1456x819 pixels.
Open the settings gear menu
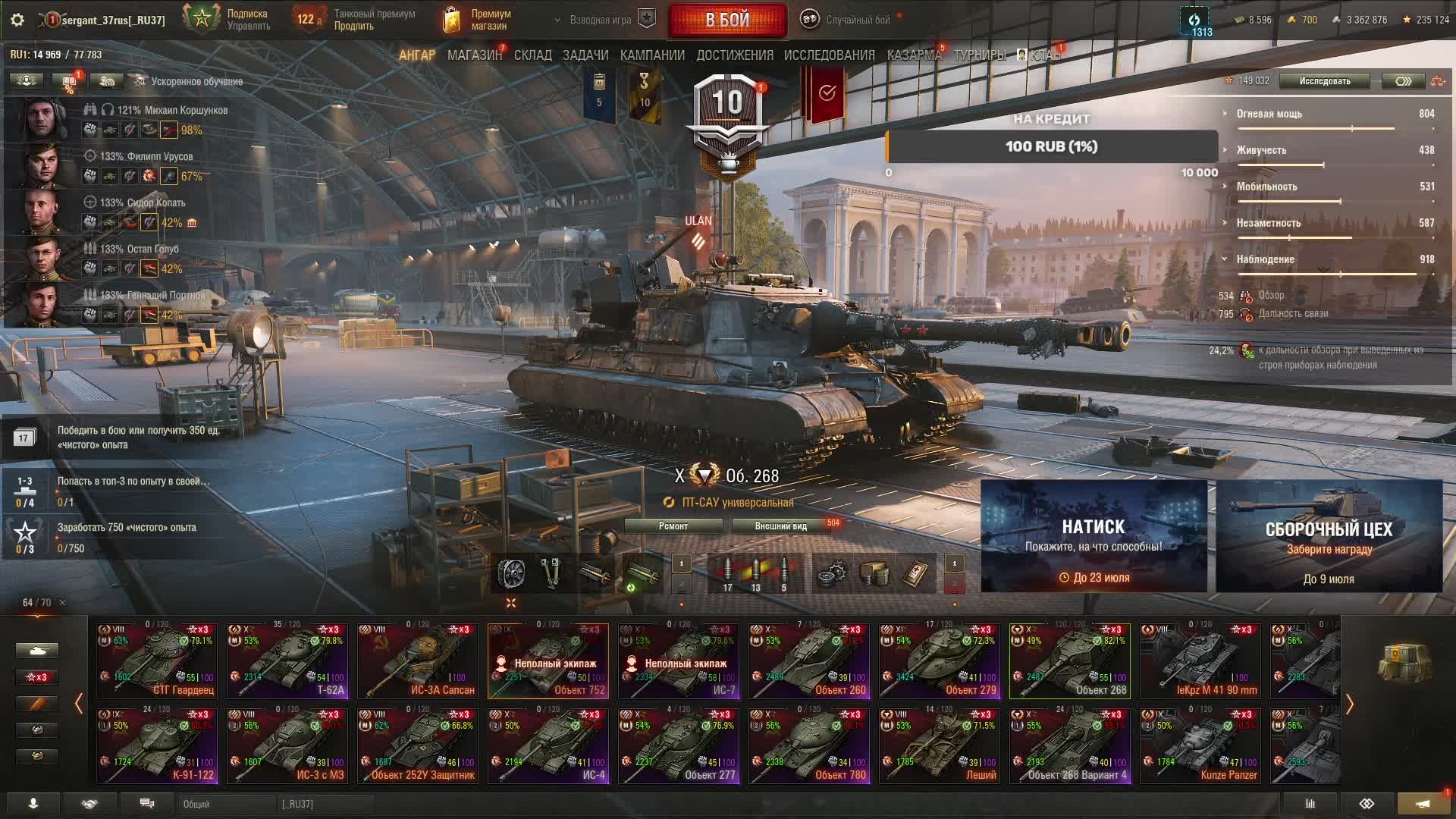[17, 20]
